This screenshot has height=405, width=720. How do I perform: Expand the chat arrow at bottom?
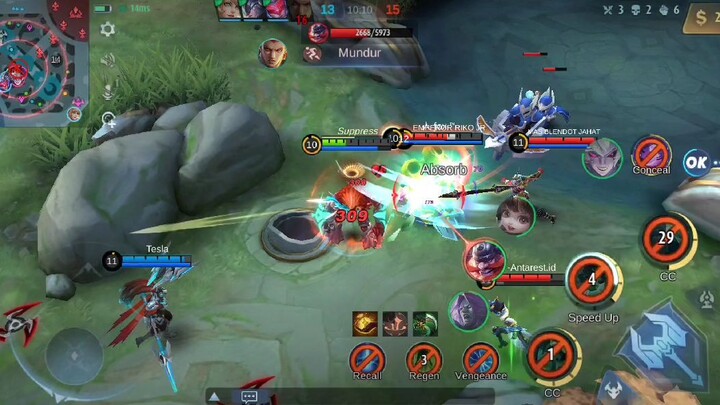214,397
